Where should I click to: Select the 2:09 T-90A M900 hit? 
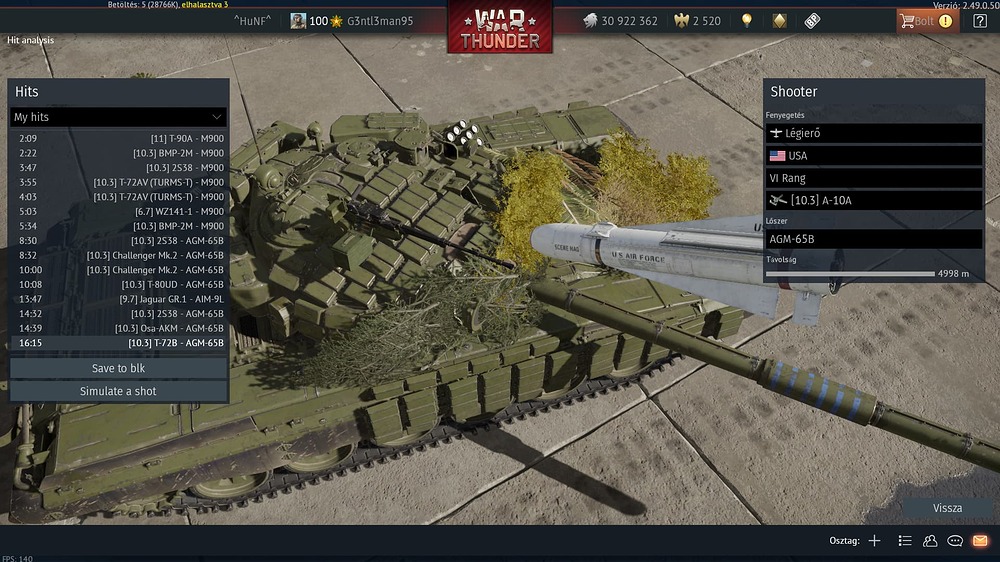[118, 138]
